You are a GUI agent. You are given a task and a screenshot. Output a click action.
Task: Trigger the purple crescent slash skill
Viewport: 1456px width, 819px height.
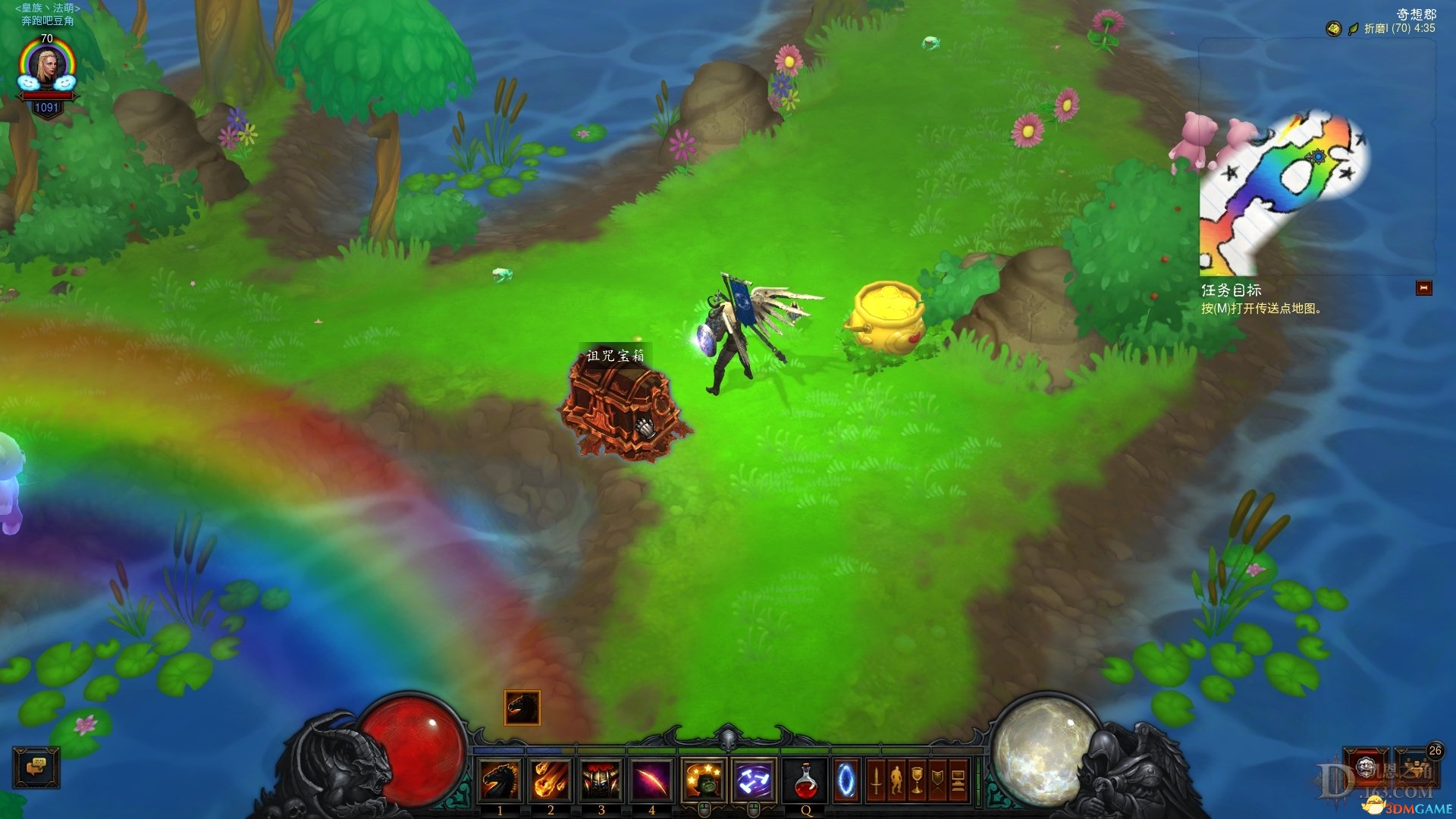click(x=651, y=780)
